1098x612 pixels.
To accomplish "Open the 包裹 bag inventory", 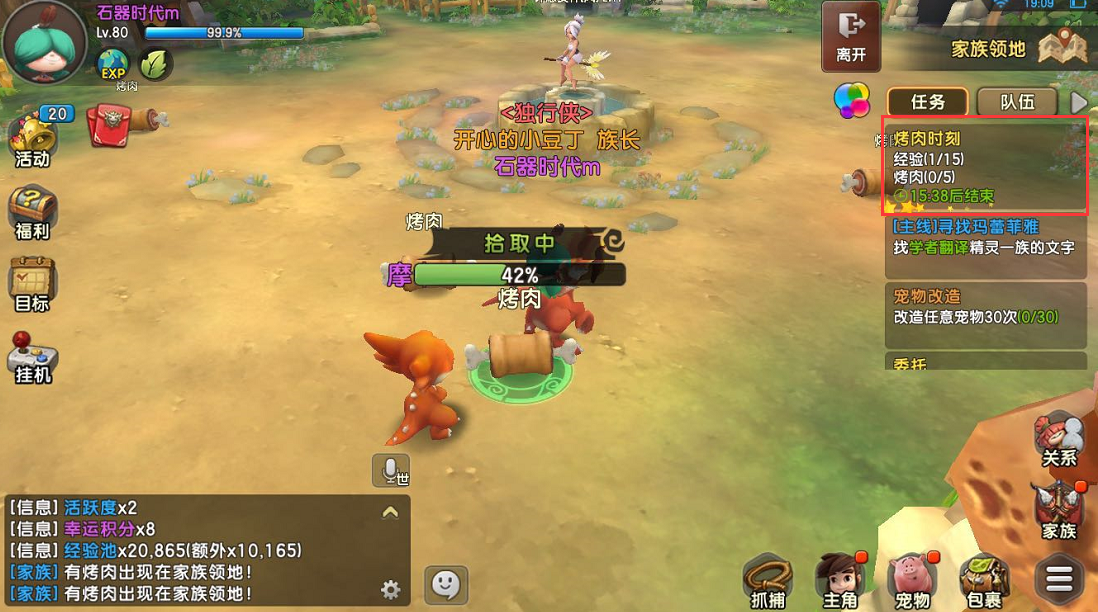I will tap(984, 580).
